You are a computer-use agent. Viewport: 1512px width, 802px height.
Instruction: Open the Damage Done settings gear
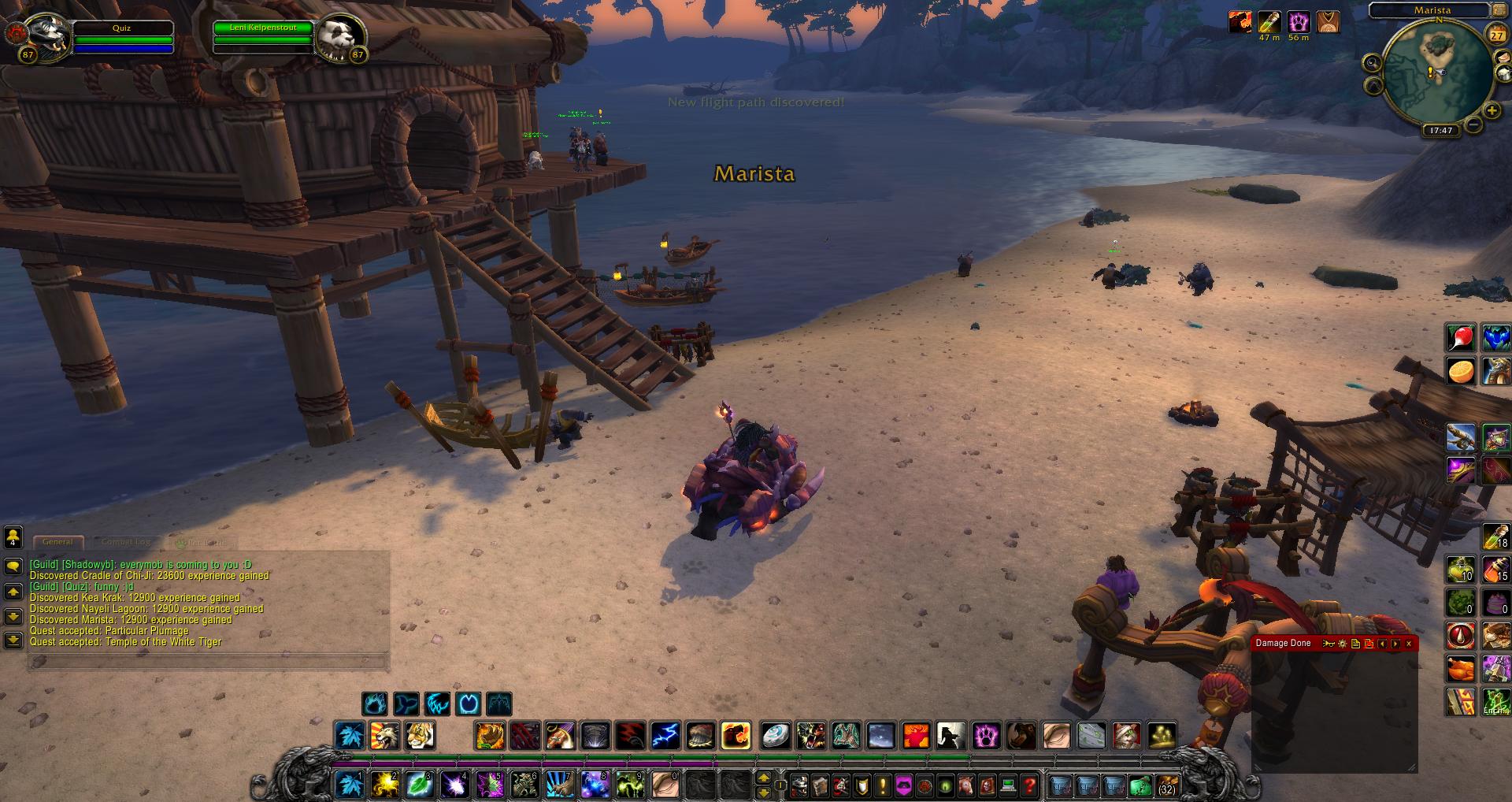click(1343, 644)
